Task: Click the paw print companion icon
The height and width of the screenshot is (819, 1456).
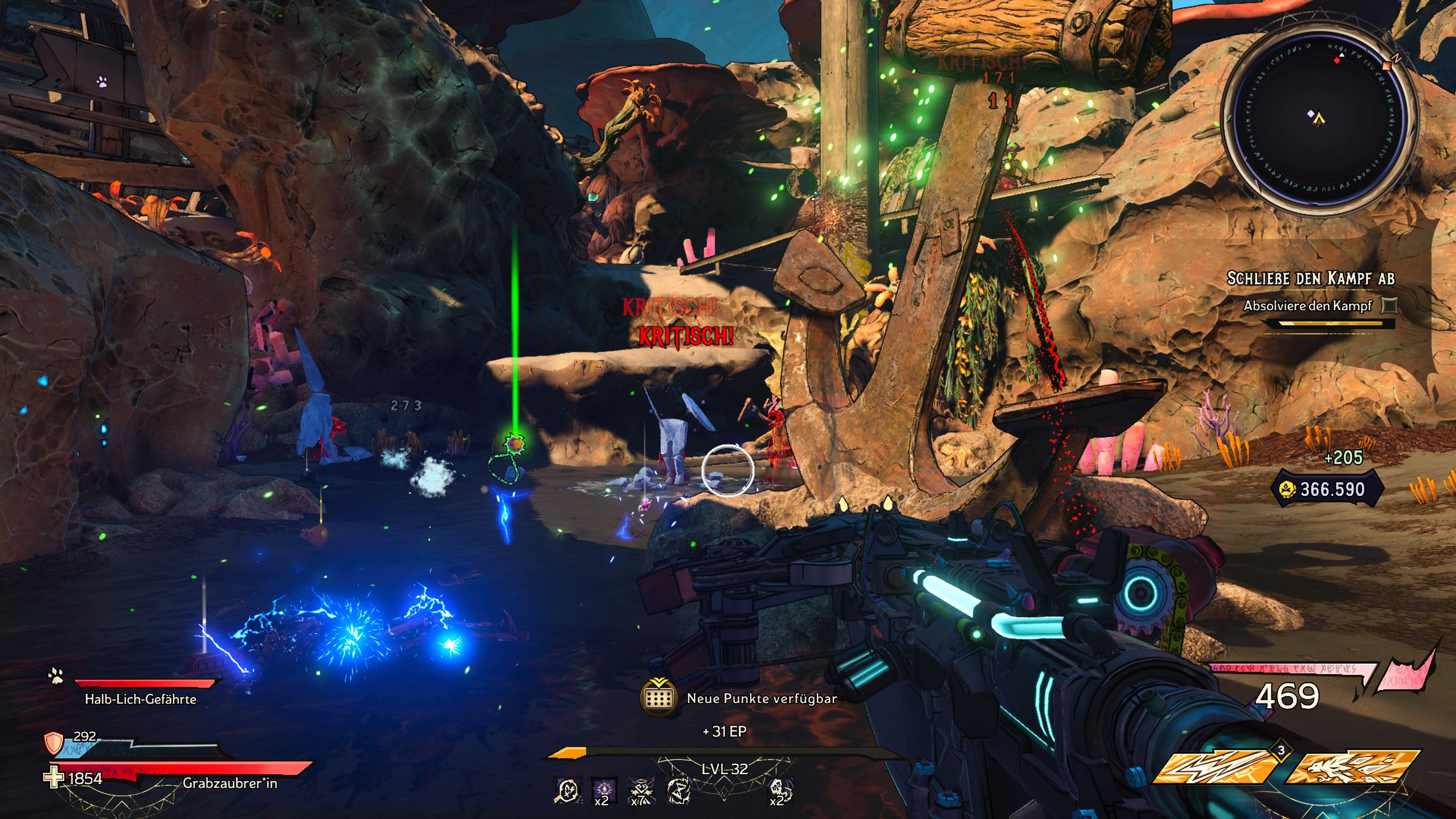Action: pos(56,676)
